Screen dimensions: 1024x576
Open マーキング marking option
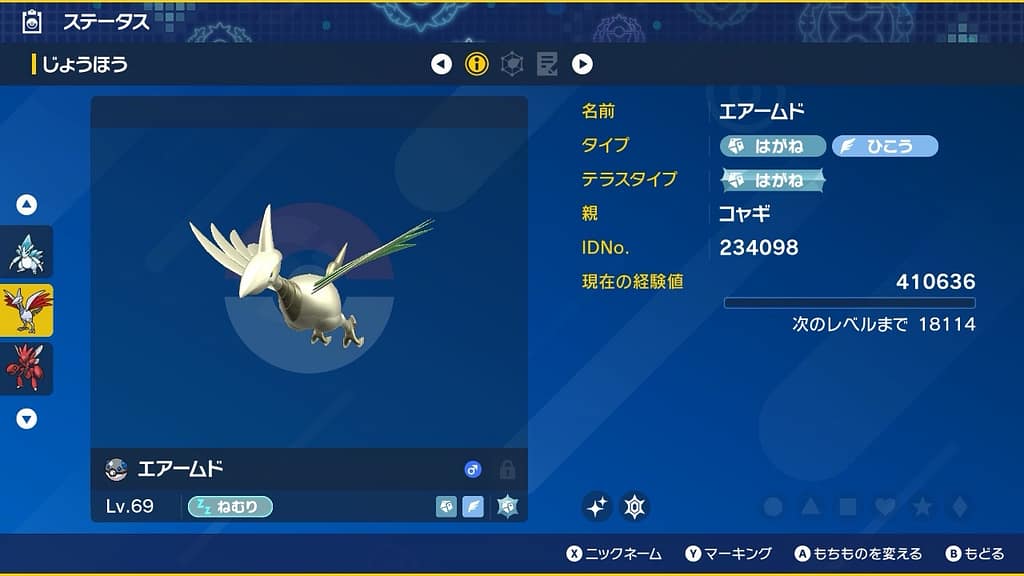pyautogui.click(x=729, y=553)
